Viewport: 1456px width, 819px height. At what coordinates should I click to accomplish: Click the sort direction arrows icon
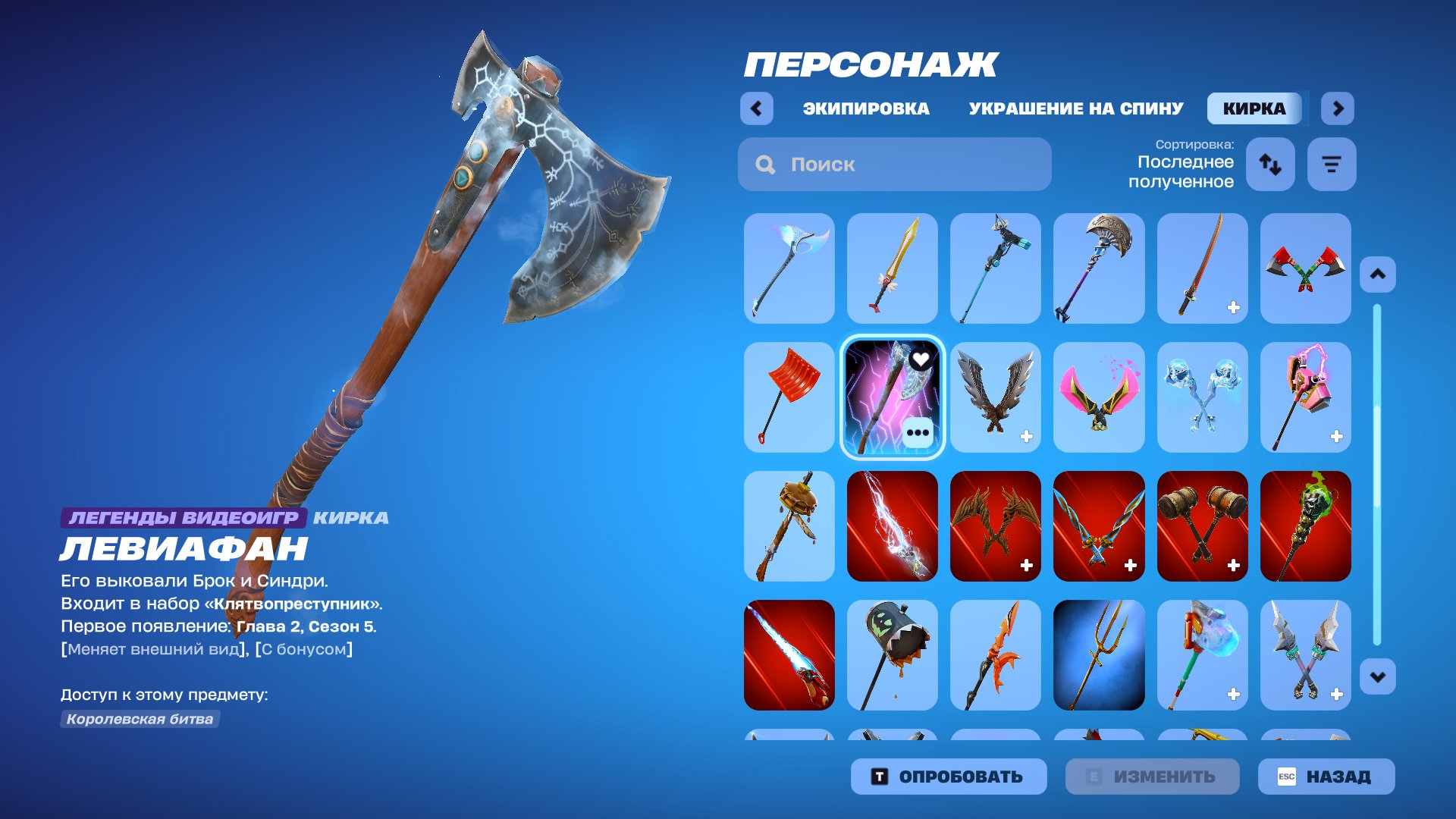point(1270,164)
